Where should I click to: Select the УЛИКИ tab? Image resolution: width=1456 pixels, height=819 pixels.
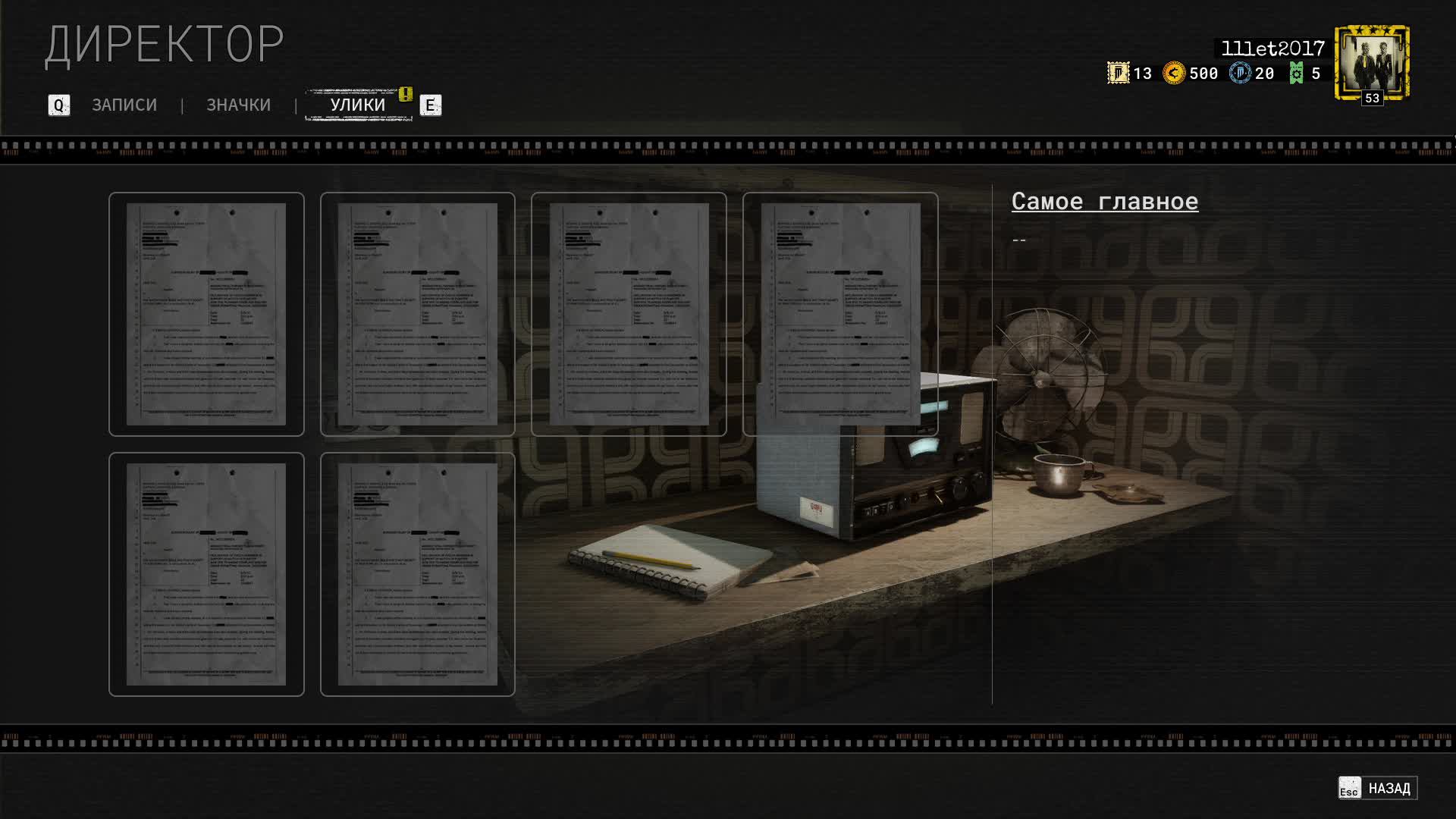point(356,104)
